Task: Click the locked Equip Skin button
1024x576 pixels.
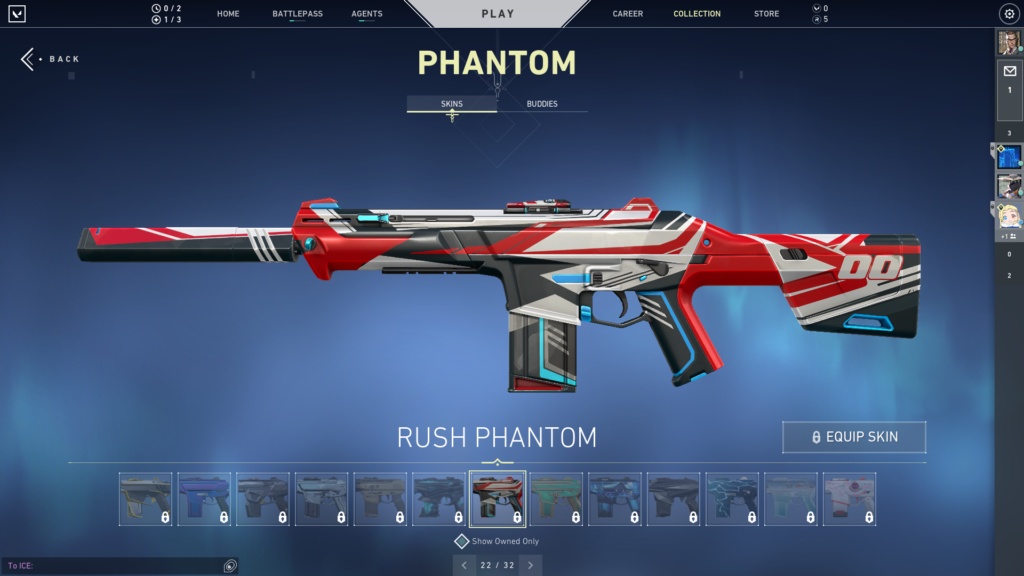Action: 854,437
